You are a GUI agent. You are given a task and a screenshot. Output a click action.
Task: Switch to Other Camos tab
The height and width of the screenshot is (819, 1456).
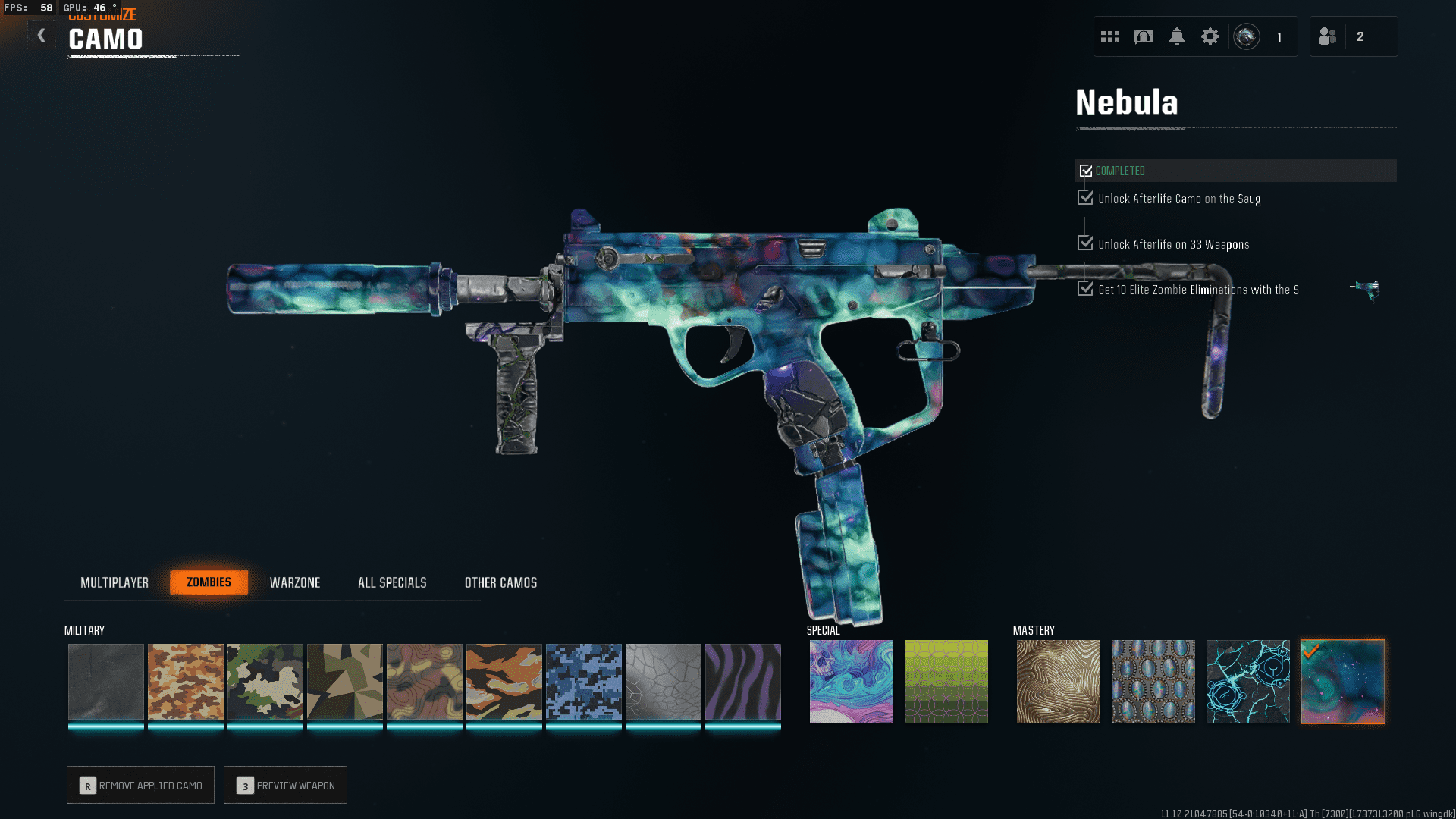(x=500, y=582)
